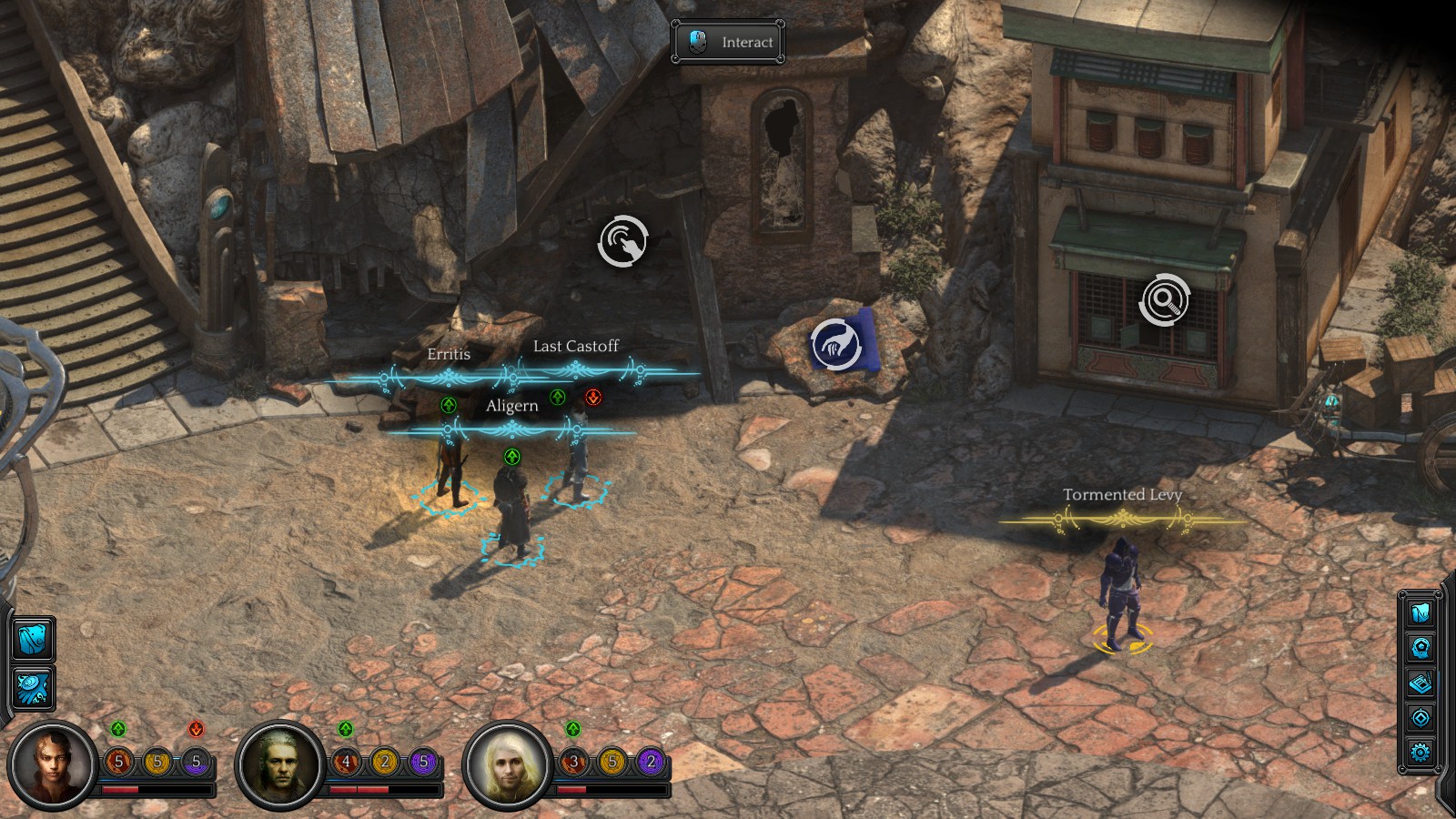The height and width of the screenshot is (819, 1456).
Task: Click the magnifying glass examine marker
Action: [1164, 298]
